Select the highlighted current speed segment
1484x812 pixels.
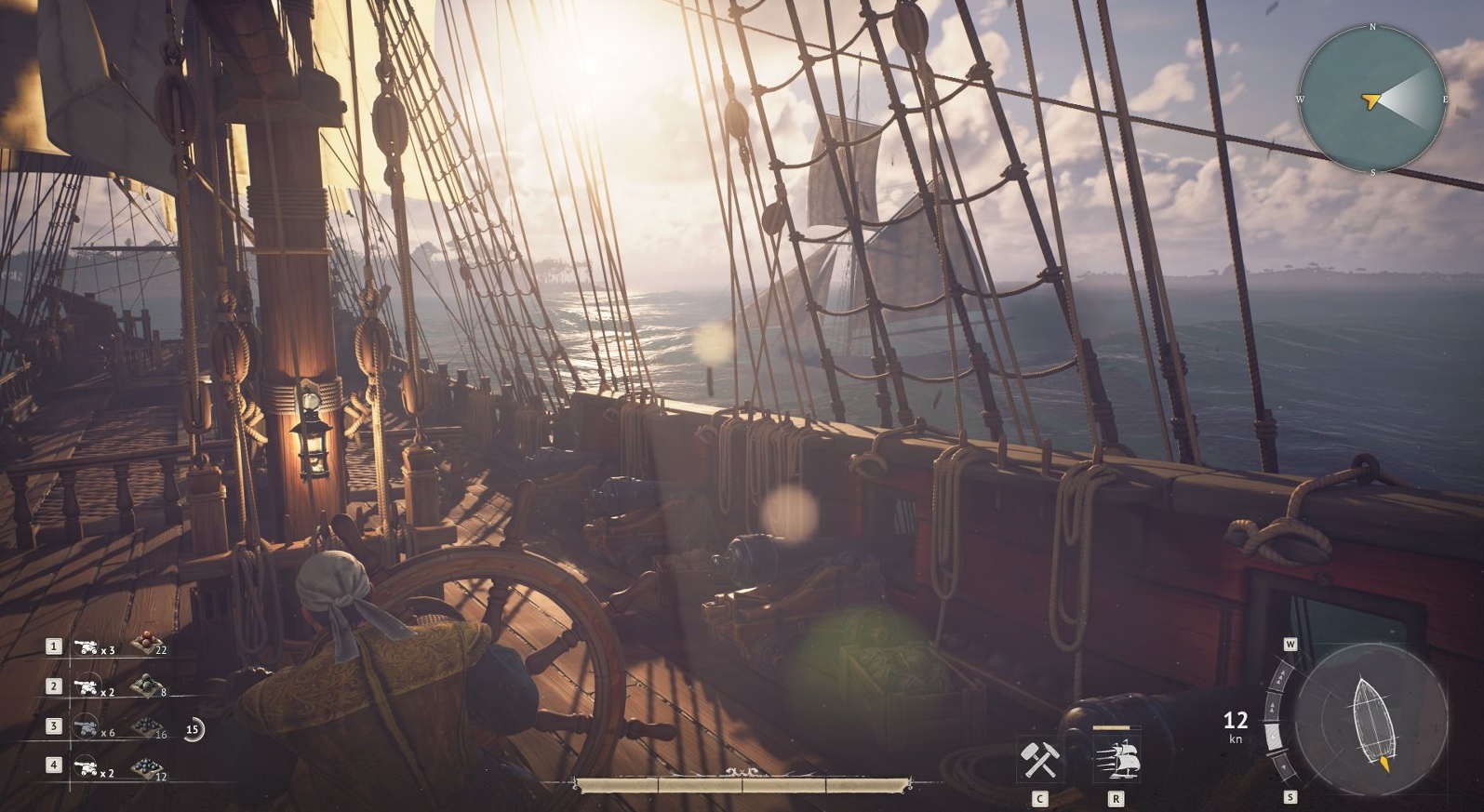click(1275, 739)
